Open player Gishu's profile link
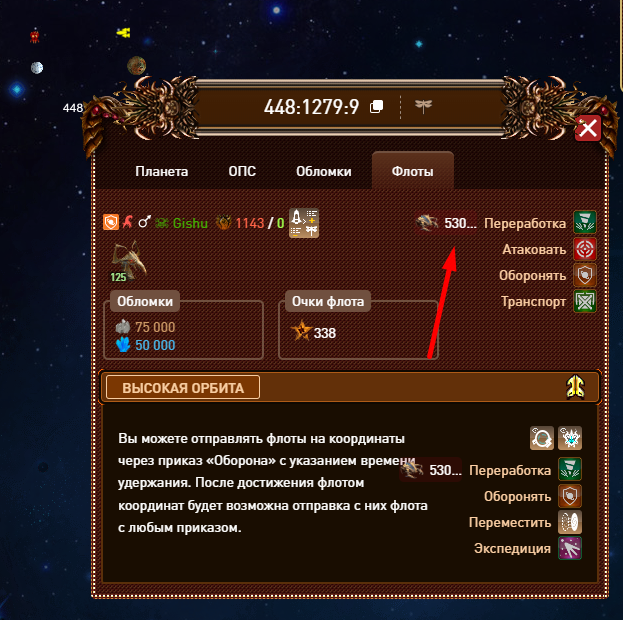This screenshot has height=620, width=623. click(x=190, y=223)
